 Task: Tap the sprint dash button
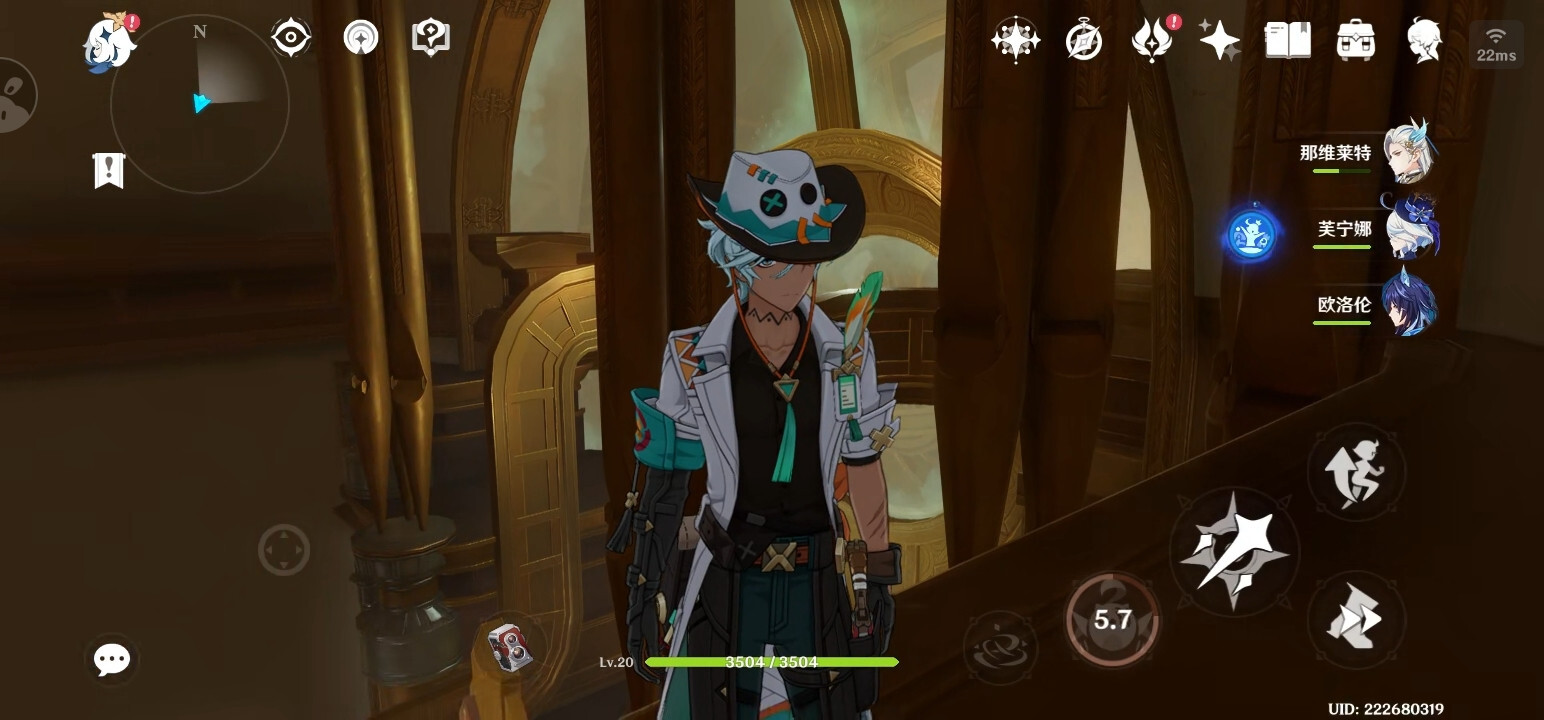point(1355,620)
